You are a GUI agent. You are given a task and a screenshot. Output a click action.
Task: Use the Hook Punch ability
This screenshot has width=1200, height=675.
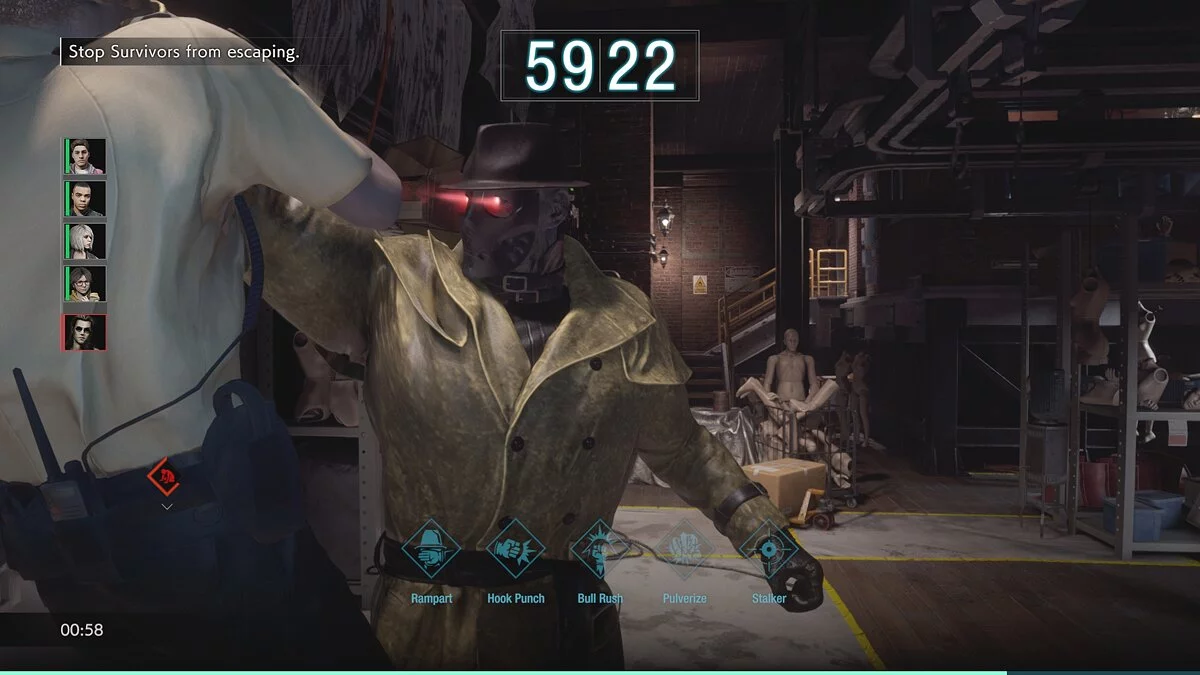pyautogui.click(x=515, y=549)
